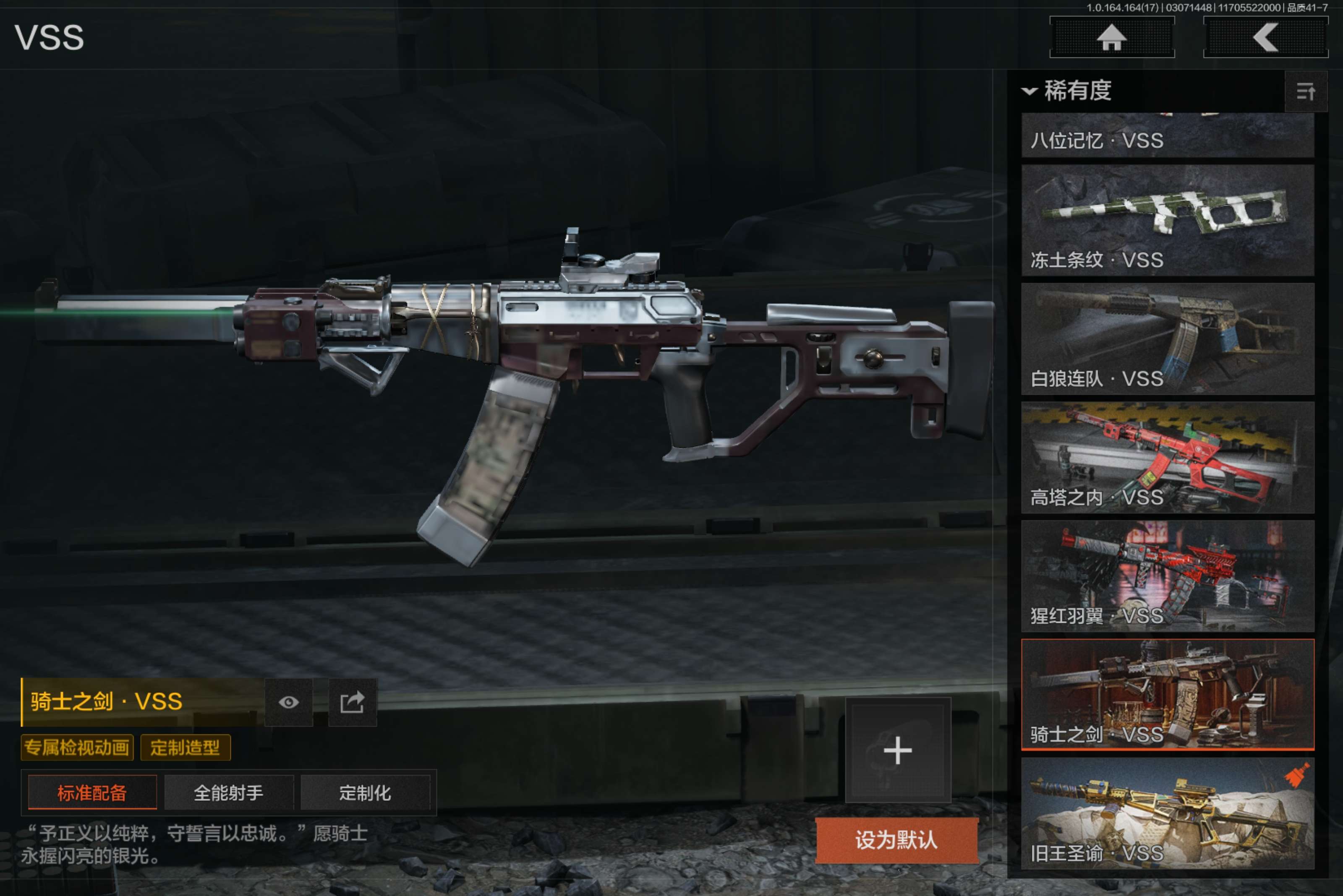Return to the home screen
1343x896 pixels.
[1111, 38]
